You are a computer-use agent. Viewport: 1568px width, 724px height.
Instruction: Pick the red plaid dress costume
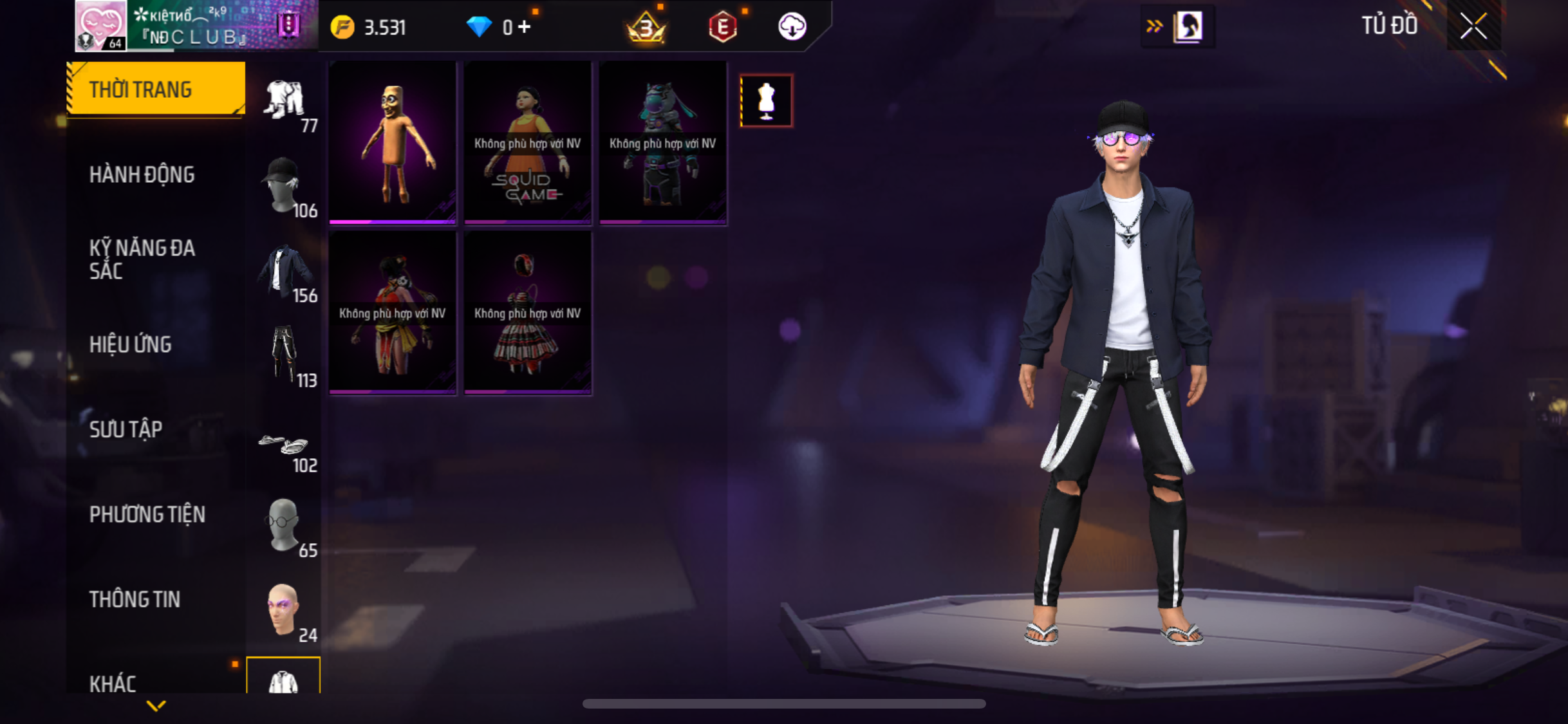527,313
